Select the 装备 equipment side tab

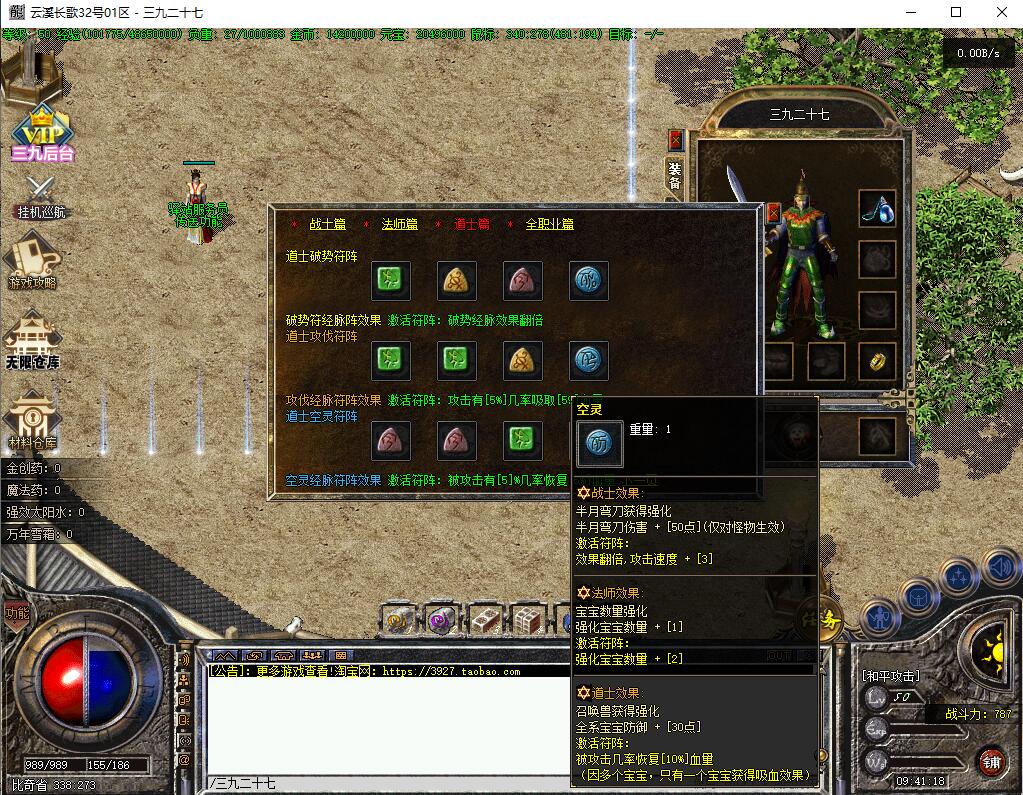(x=675, y=176)
